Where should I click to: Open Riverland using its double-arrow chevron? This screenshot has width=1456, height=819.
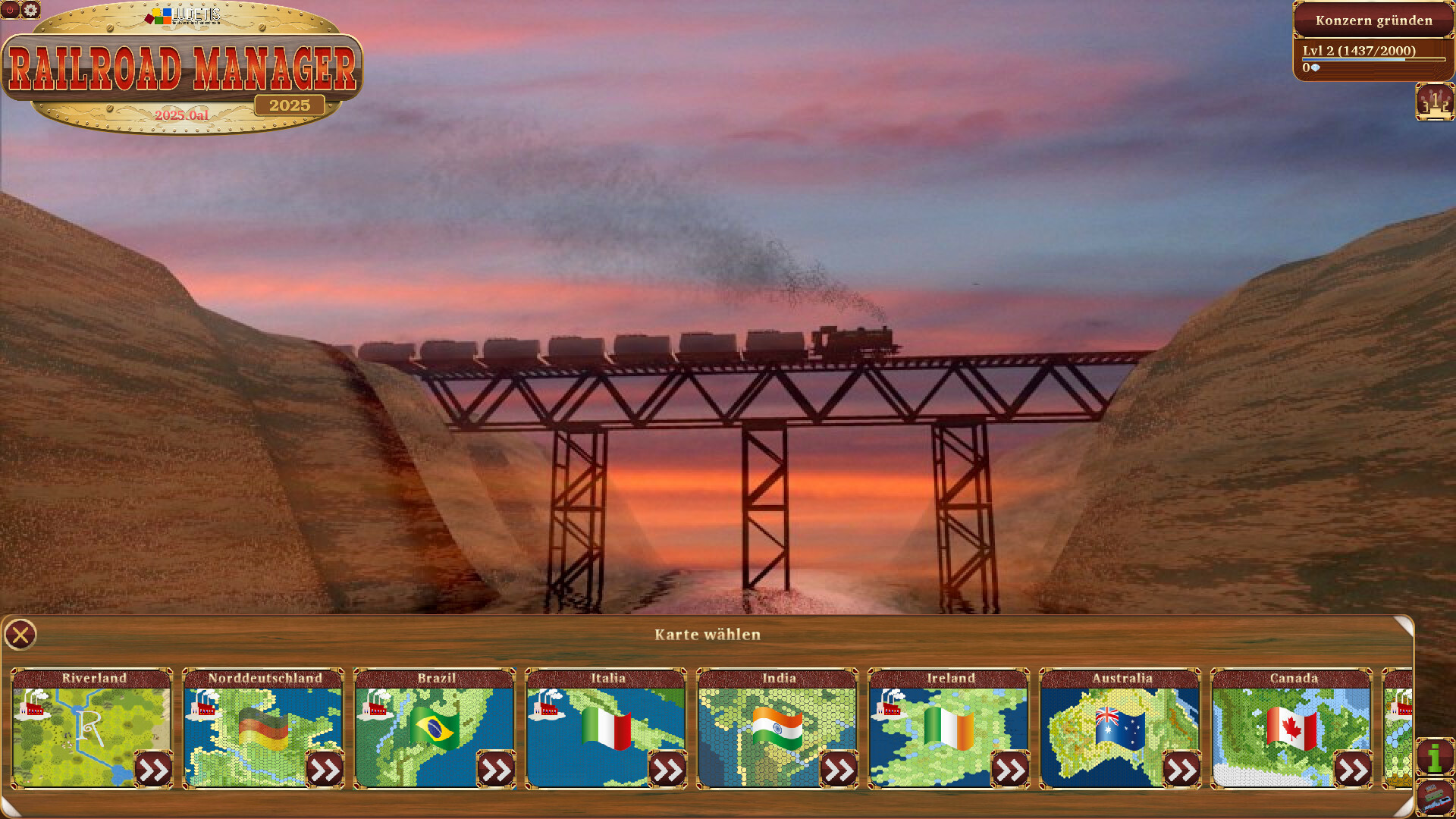[155, 769]
